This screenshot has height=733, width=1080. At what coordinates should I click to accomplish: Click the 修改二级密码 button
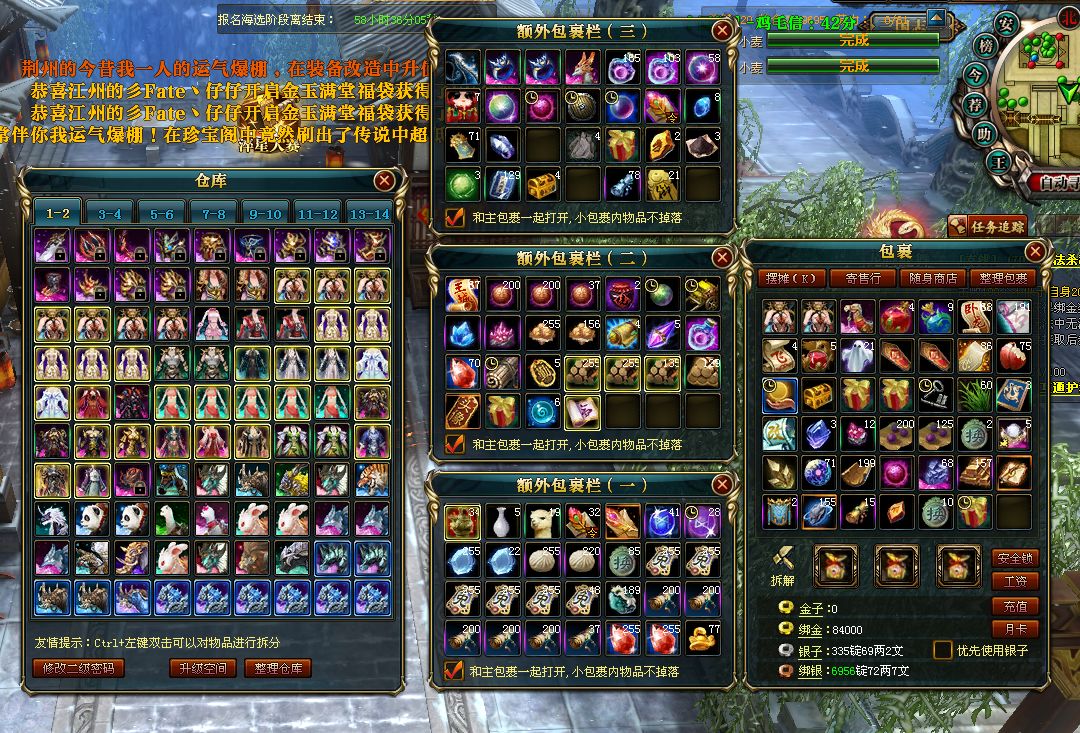coord(79,668)
